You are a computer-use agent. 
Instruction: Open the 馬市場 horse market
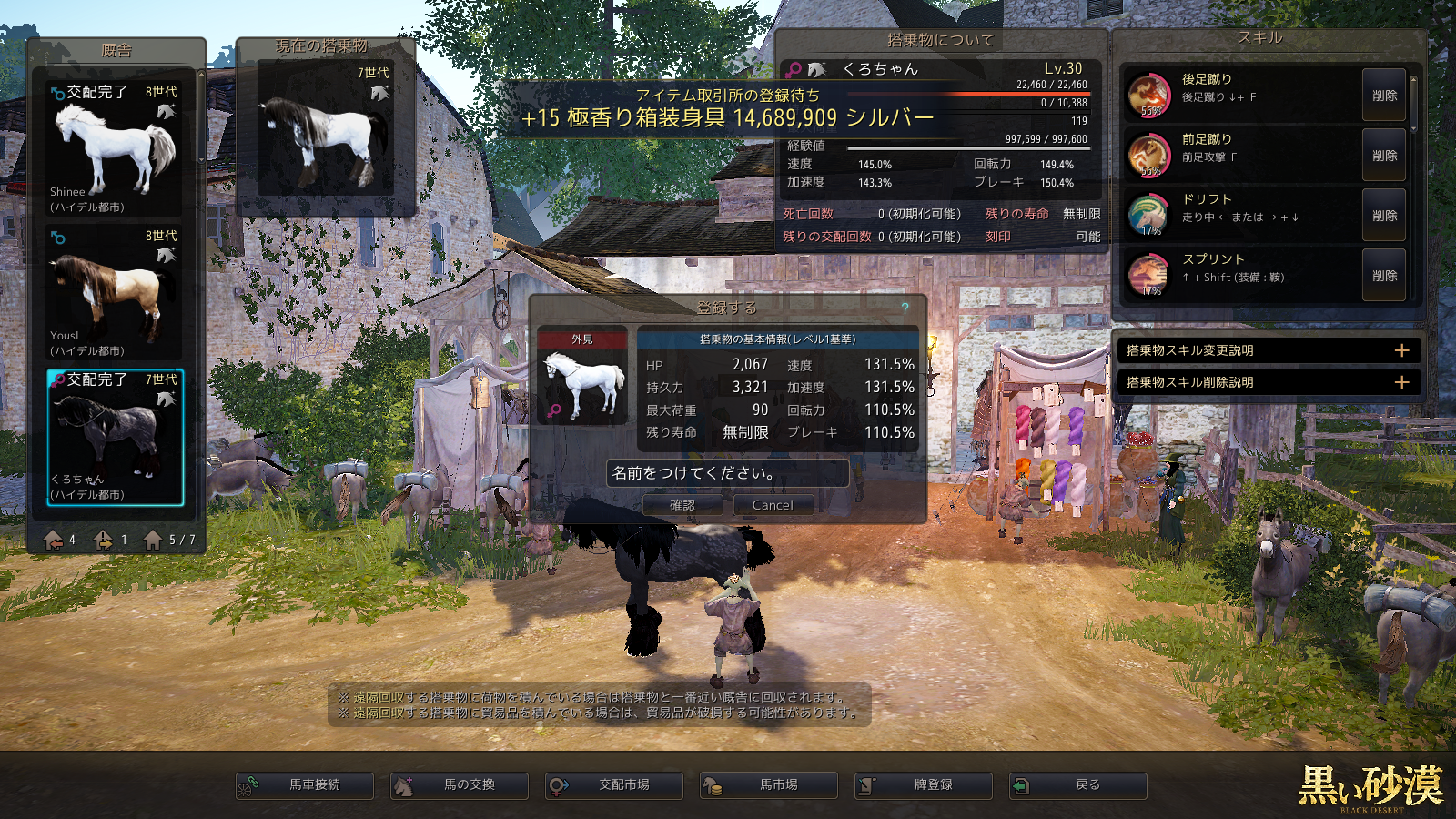coord(769,785)
